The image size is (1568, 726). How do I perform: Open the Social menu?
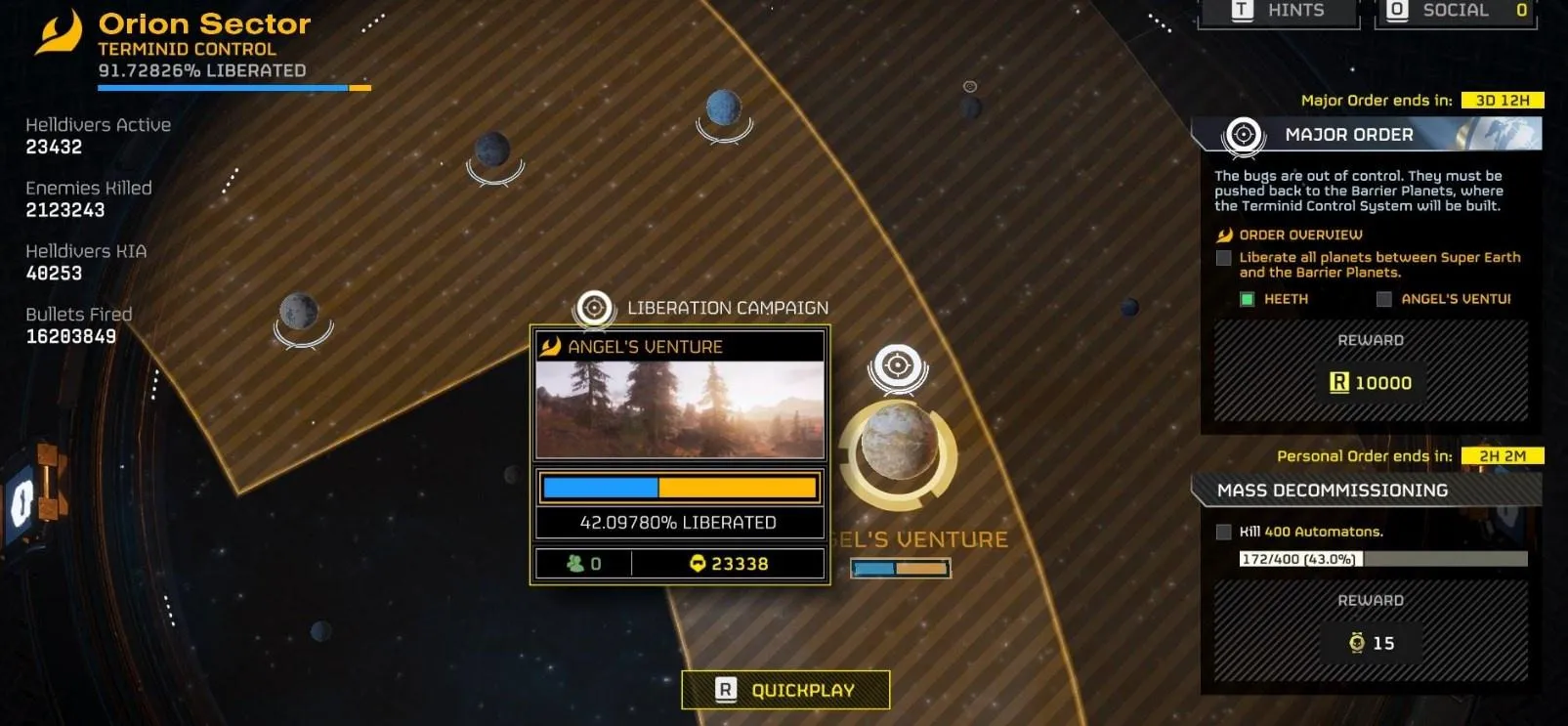tap(1455, 12)
